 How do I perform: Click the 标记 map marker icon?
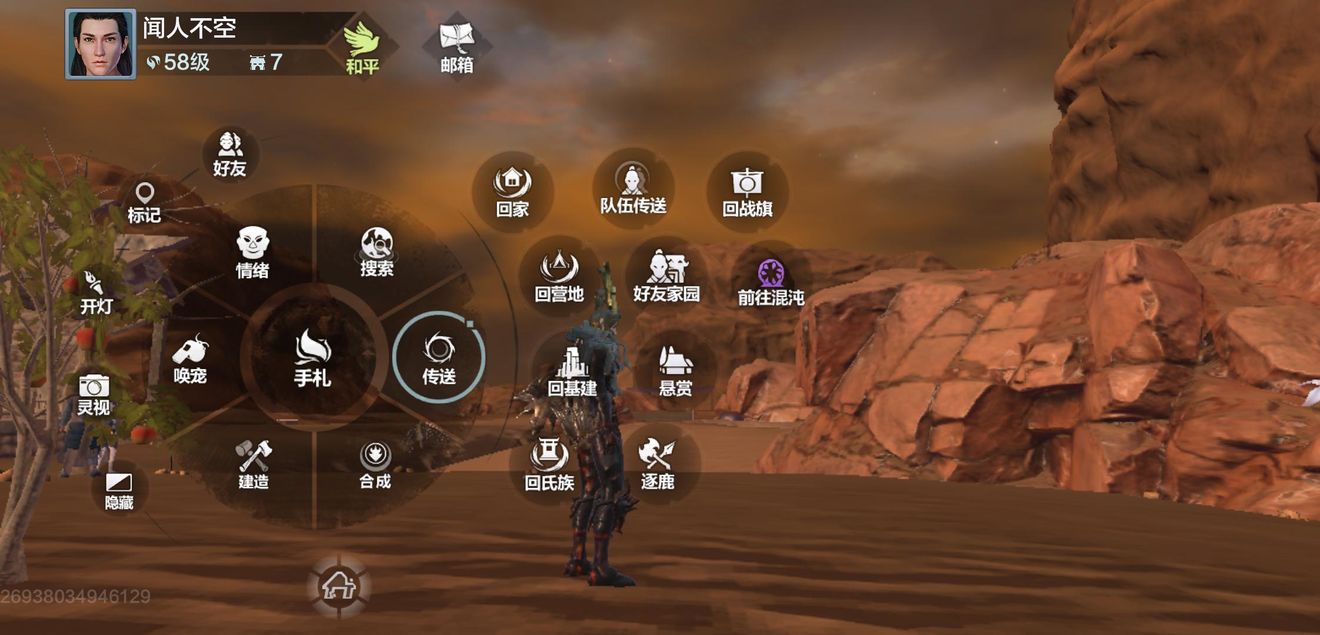[144, 201]
